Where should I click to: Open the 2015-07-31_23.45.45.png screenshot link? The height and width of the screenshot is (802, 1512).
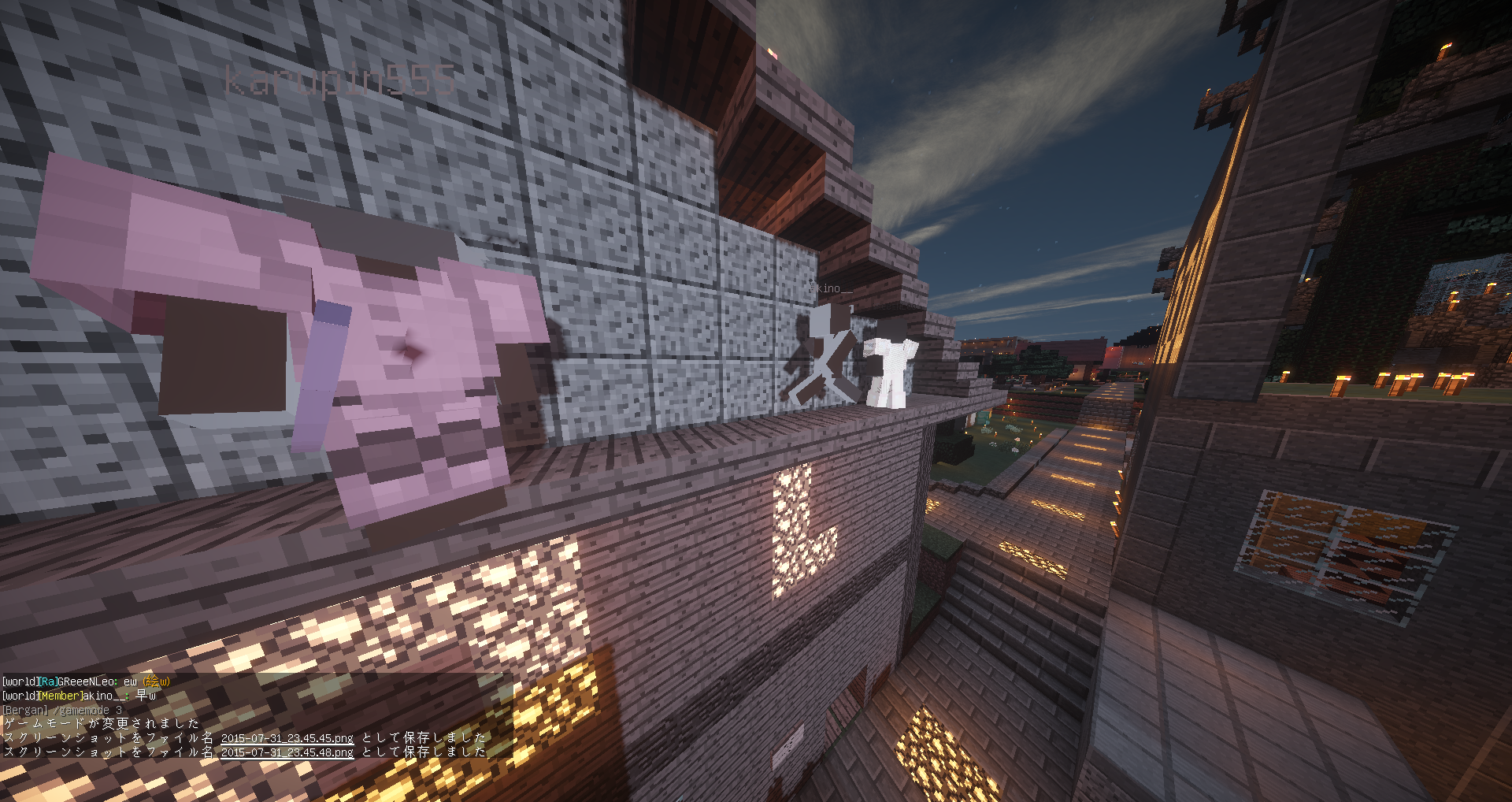tap(287, 738)
